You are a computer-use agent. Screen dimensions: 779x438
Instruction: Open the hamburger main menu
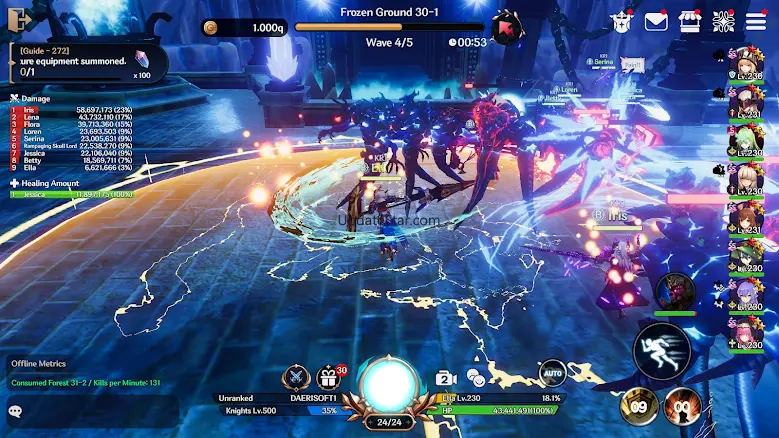point(756,21)
